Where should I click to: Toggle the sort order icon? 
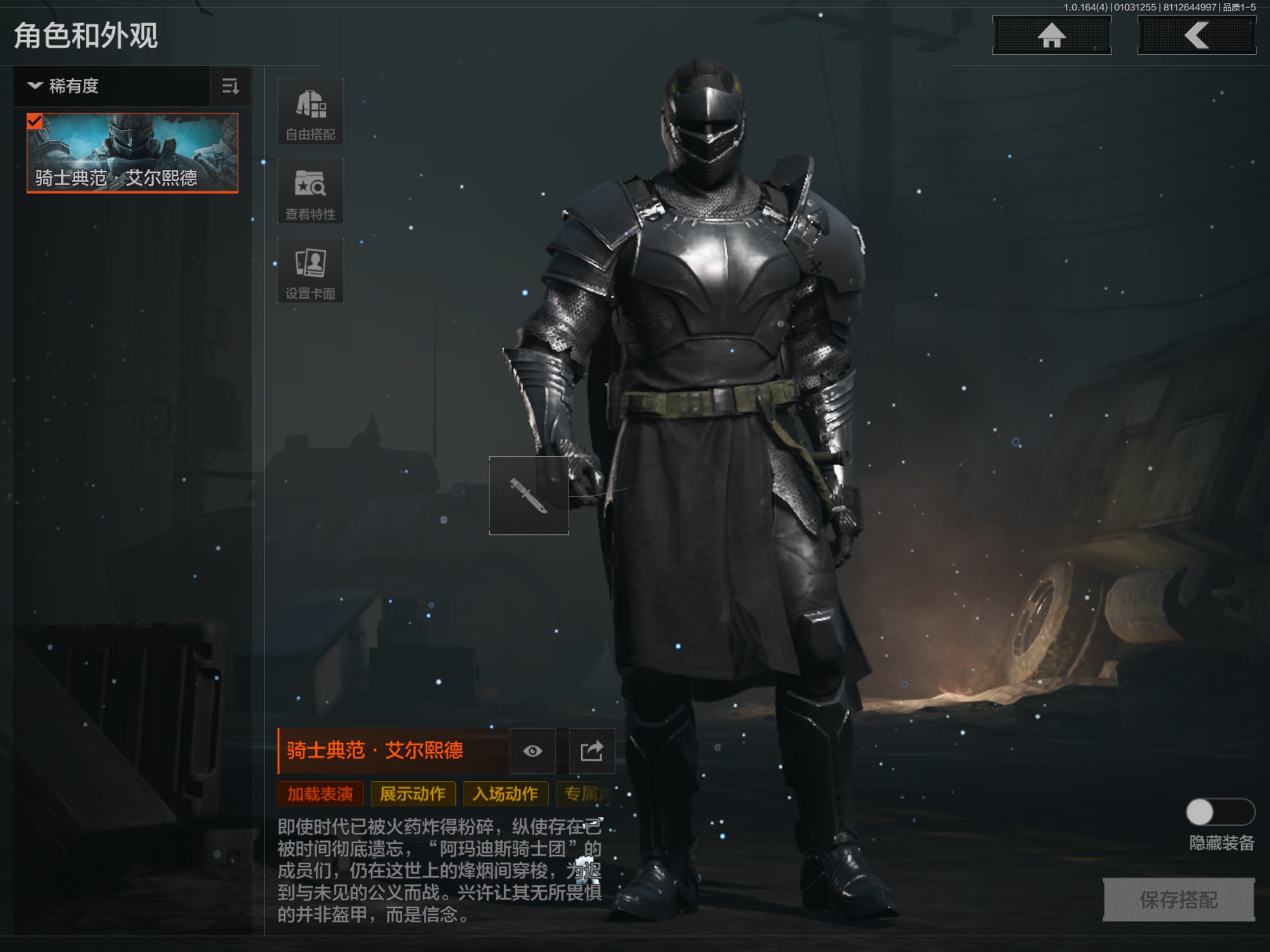230,86
